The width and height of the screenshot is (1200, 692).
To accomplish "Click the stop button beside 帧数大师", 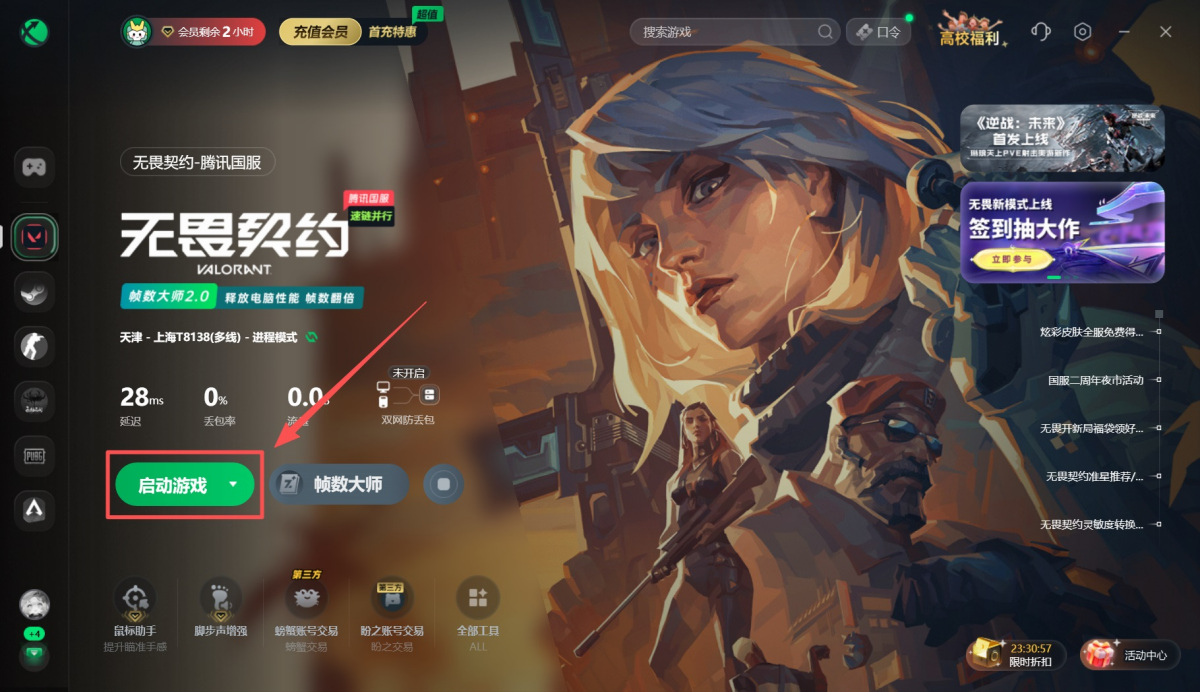I will 444,485.
